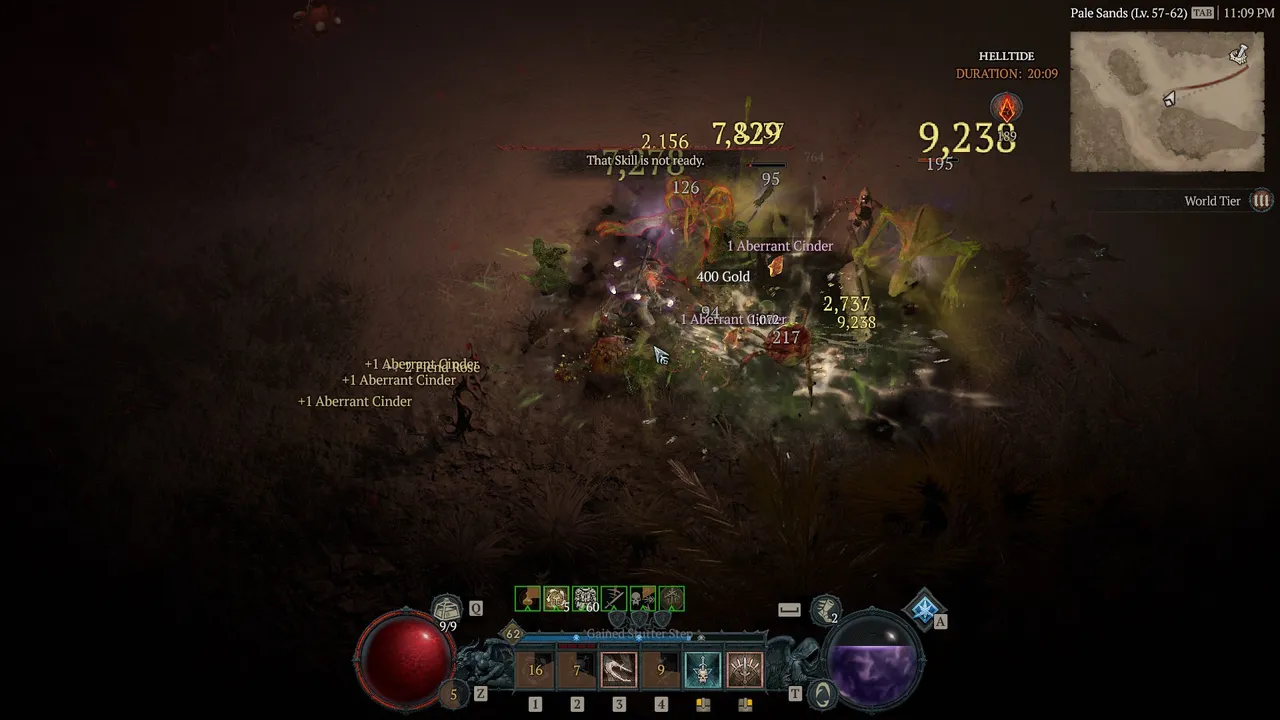Open the minimap in the corner
Screen dimensions: 1280x720
[1167, 101]
